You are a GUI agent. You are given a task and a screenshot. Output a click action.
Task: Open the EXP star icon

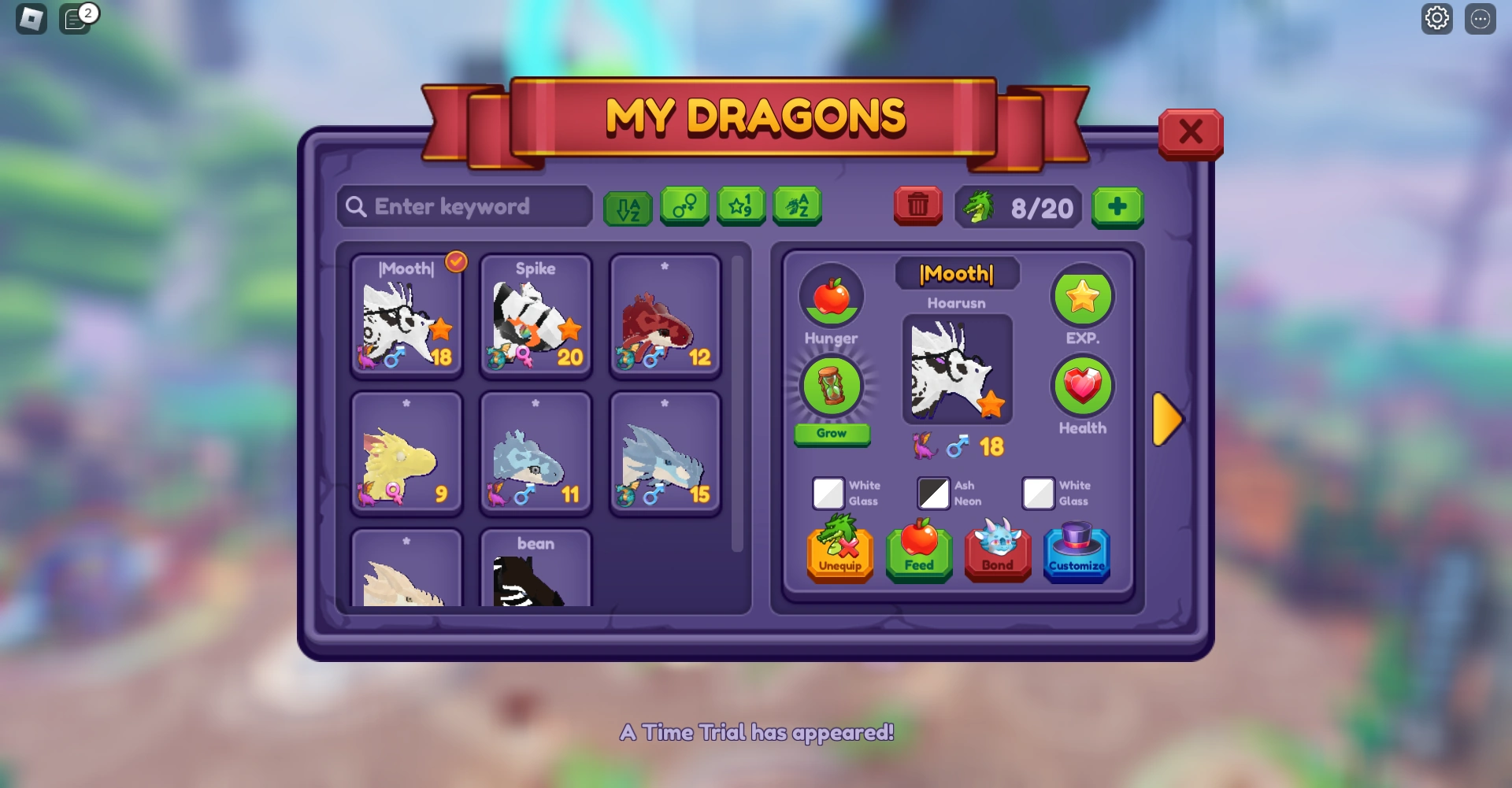[1083, 297]
